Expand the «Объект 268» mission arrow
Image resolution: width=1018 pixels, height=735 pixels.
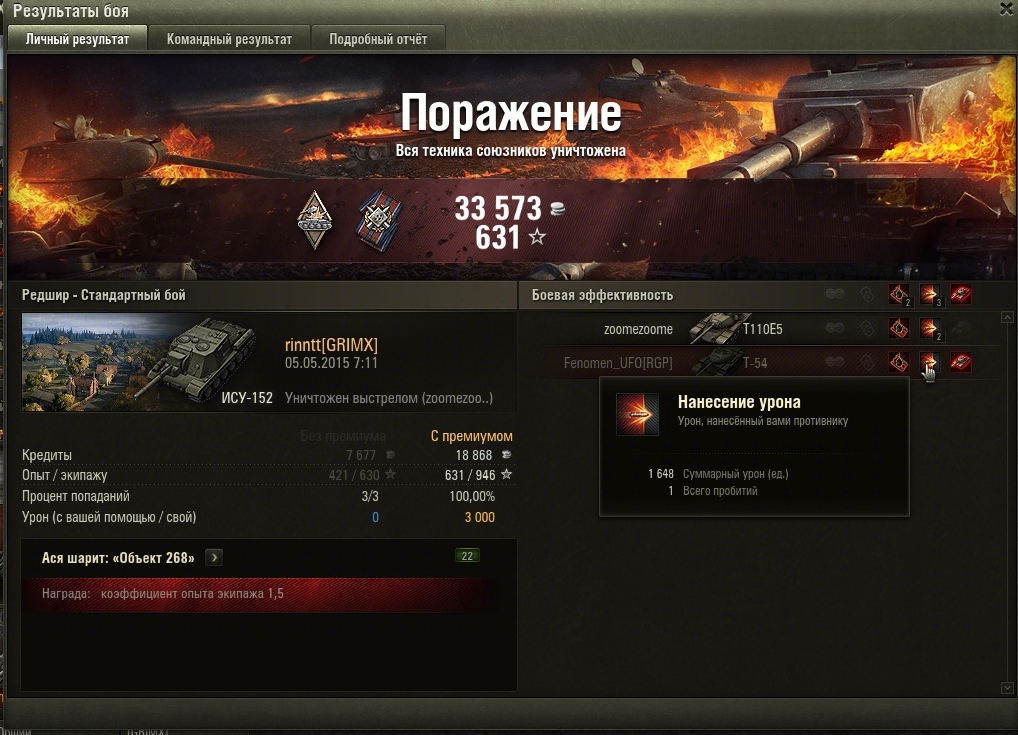click(215, 558)
